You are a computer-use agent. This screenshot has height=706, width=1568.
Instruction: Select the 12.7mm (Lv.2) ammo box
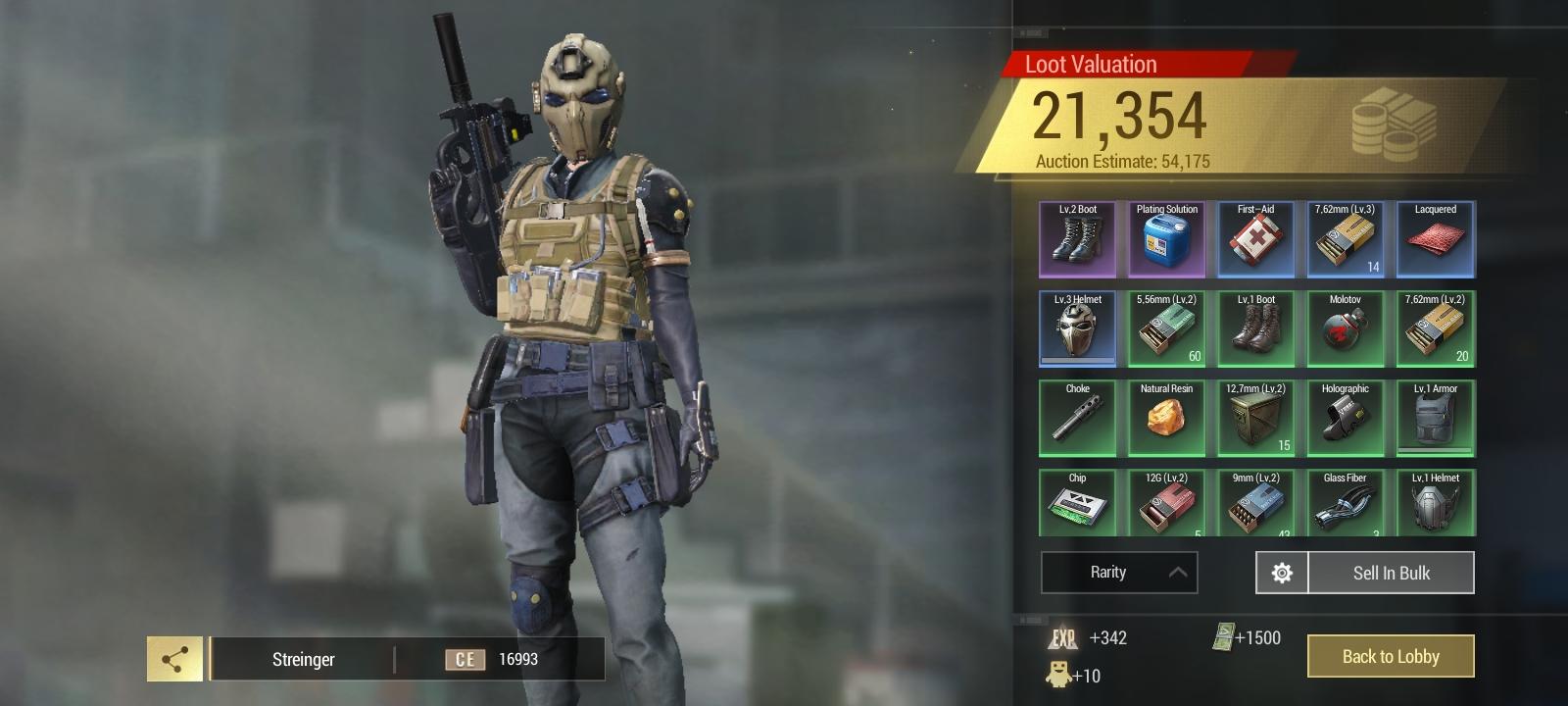coord(1255,418)
